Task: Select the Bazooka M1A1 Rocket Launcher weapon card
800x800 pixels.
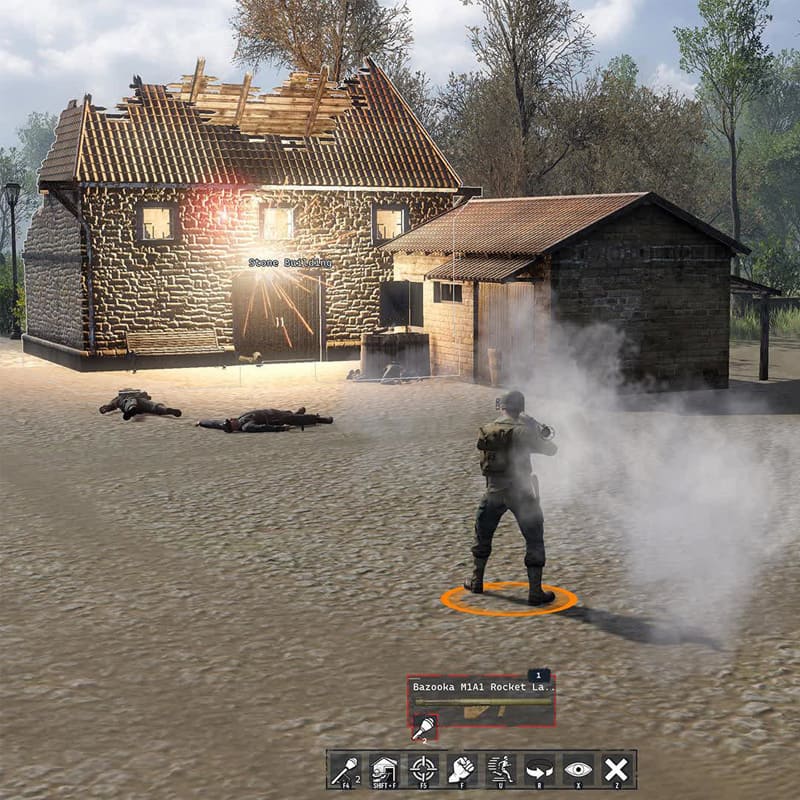Action: pos(481,699)
